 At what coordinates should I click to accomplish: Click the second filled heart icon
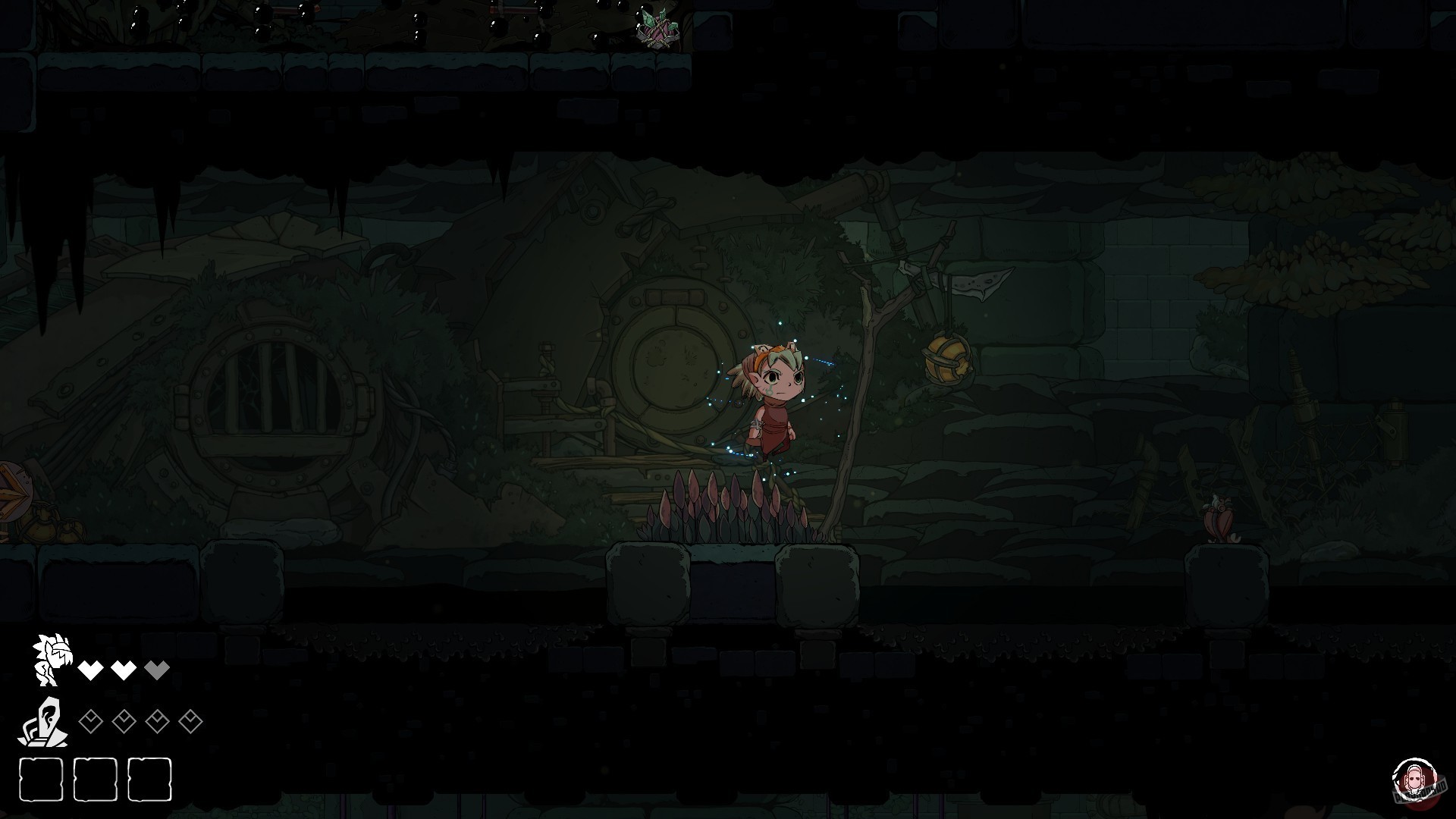tap(122, 670)
